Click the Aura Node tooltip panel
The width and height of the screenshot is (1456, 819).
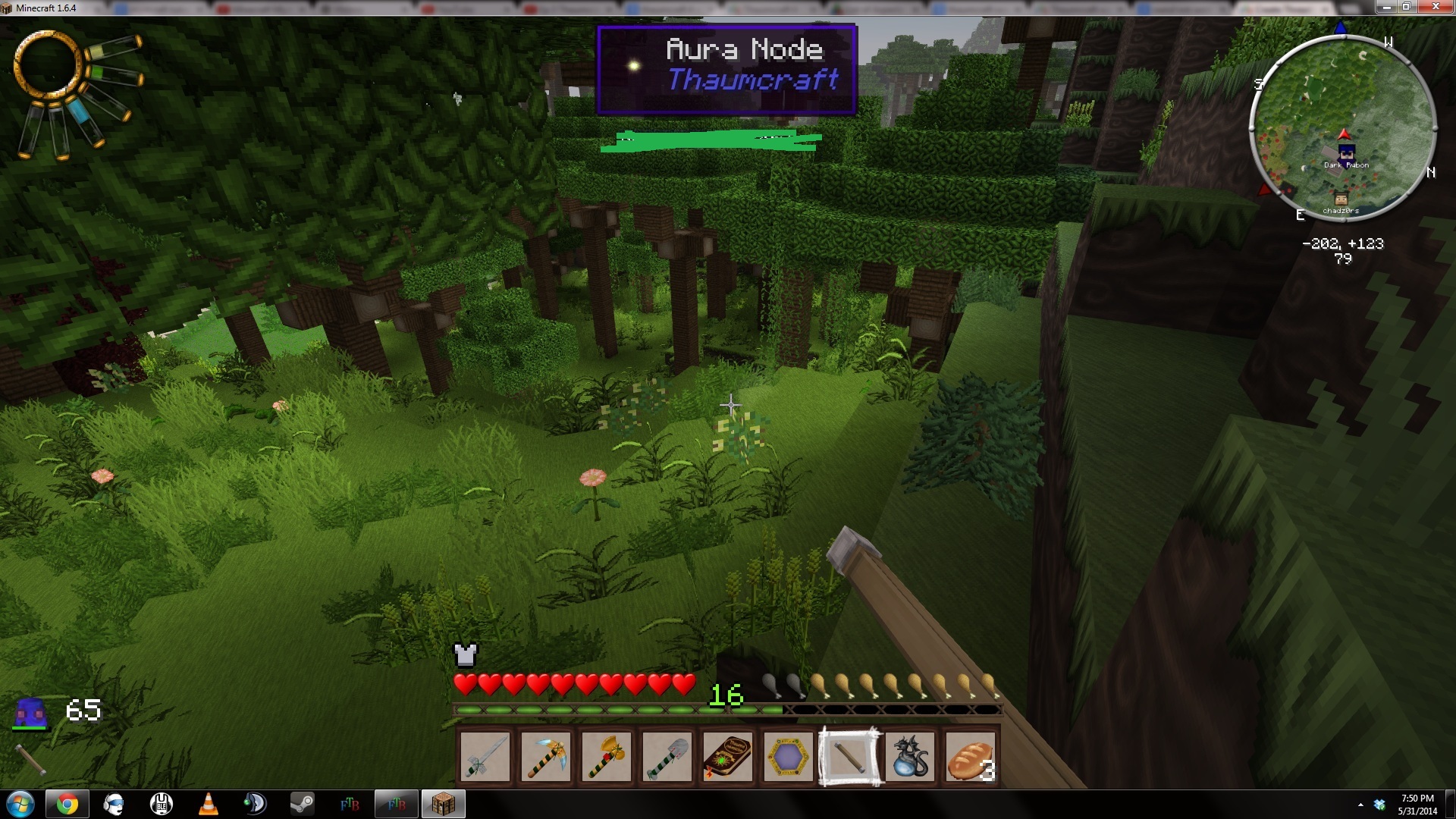727,69
